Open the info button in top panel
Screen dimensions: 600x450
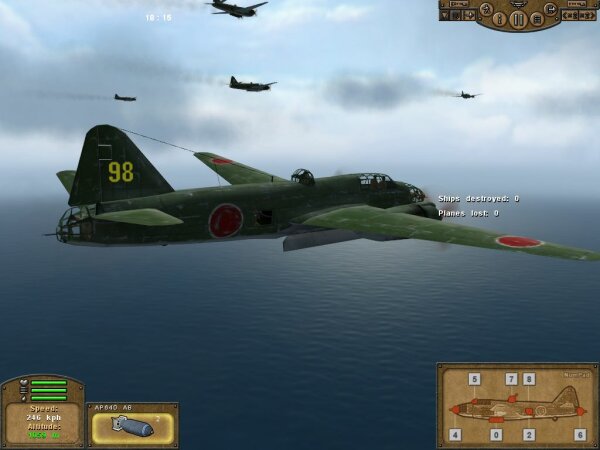click(499, 19)
